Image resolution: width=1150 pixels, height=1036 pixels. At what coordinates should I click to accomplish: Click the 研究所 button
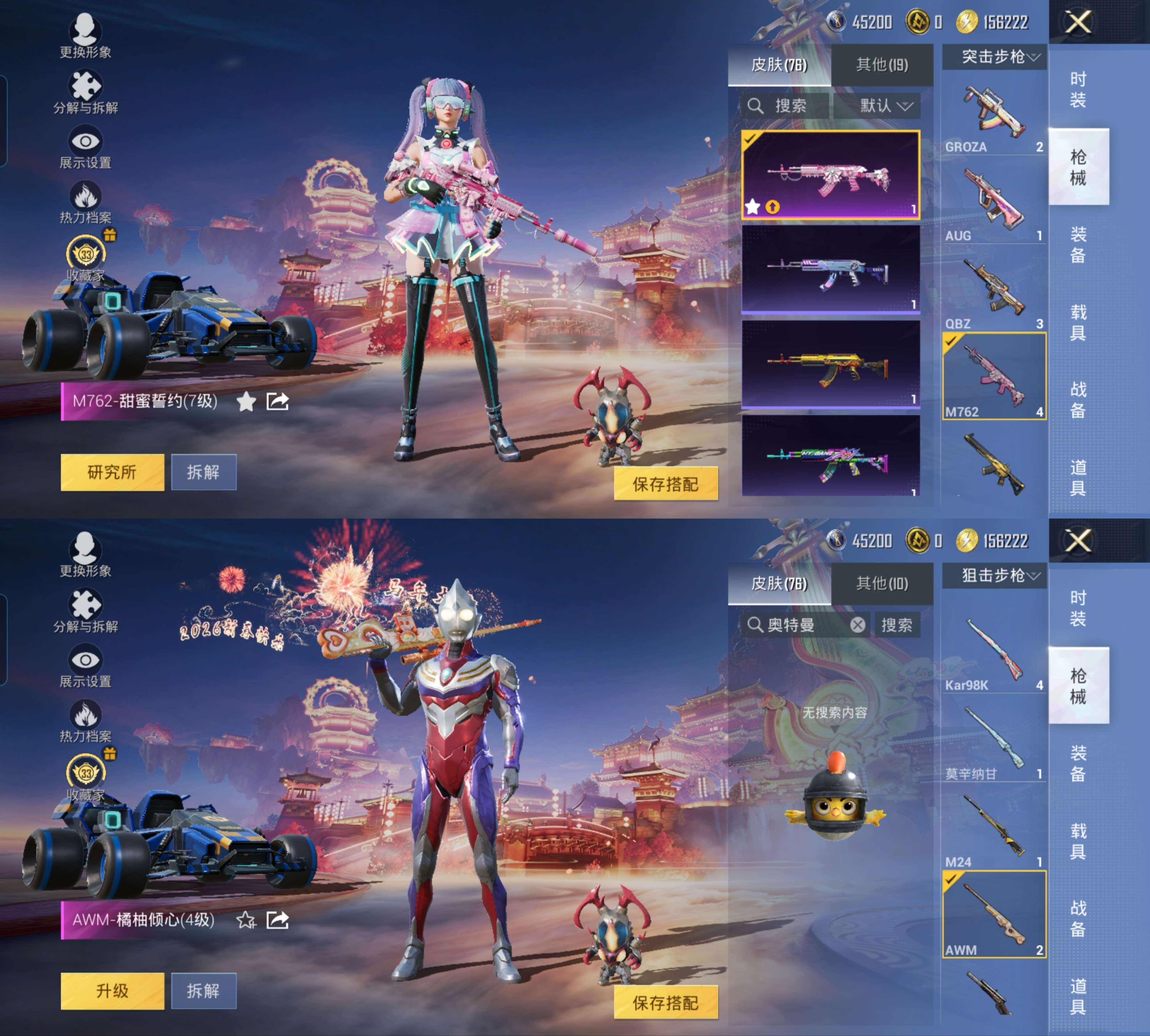tap(111, 471)
